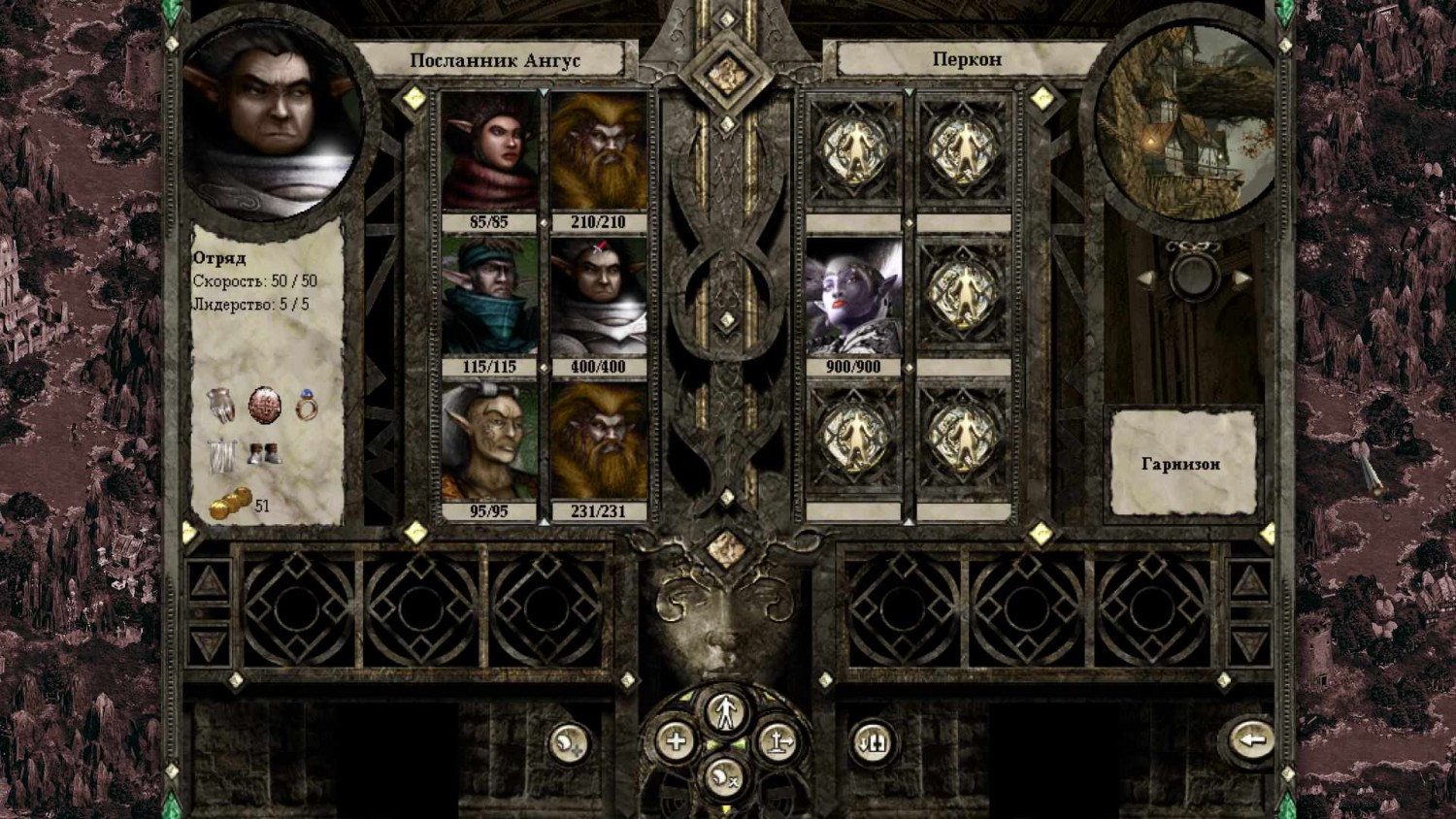This screenshot has height=819, width=1456.
Task: Click the exchange items button near Perkon's side
Action: pos(875,741)
